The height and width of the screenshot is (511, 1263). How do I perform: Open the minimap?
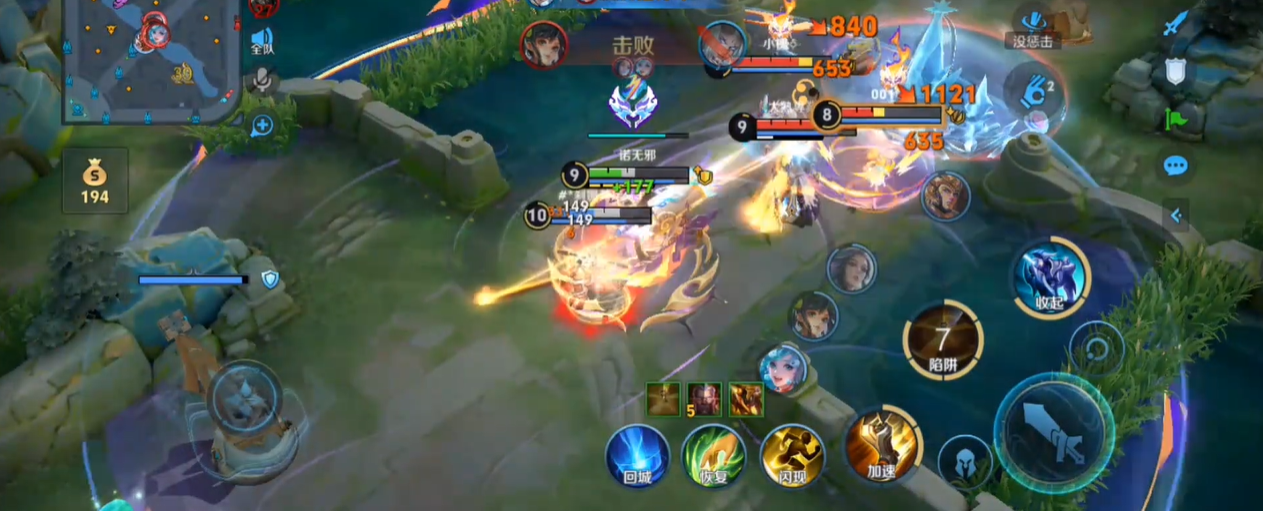click(x=152, y=60)
